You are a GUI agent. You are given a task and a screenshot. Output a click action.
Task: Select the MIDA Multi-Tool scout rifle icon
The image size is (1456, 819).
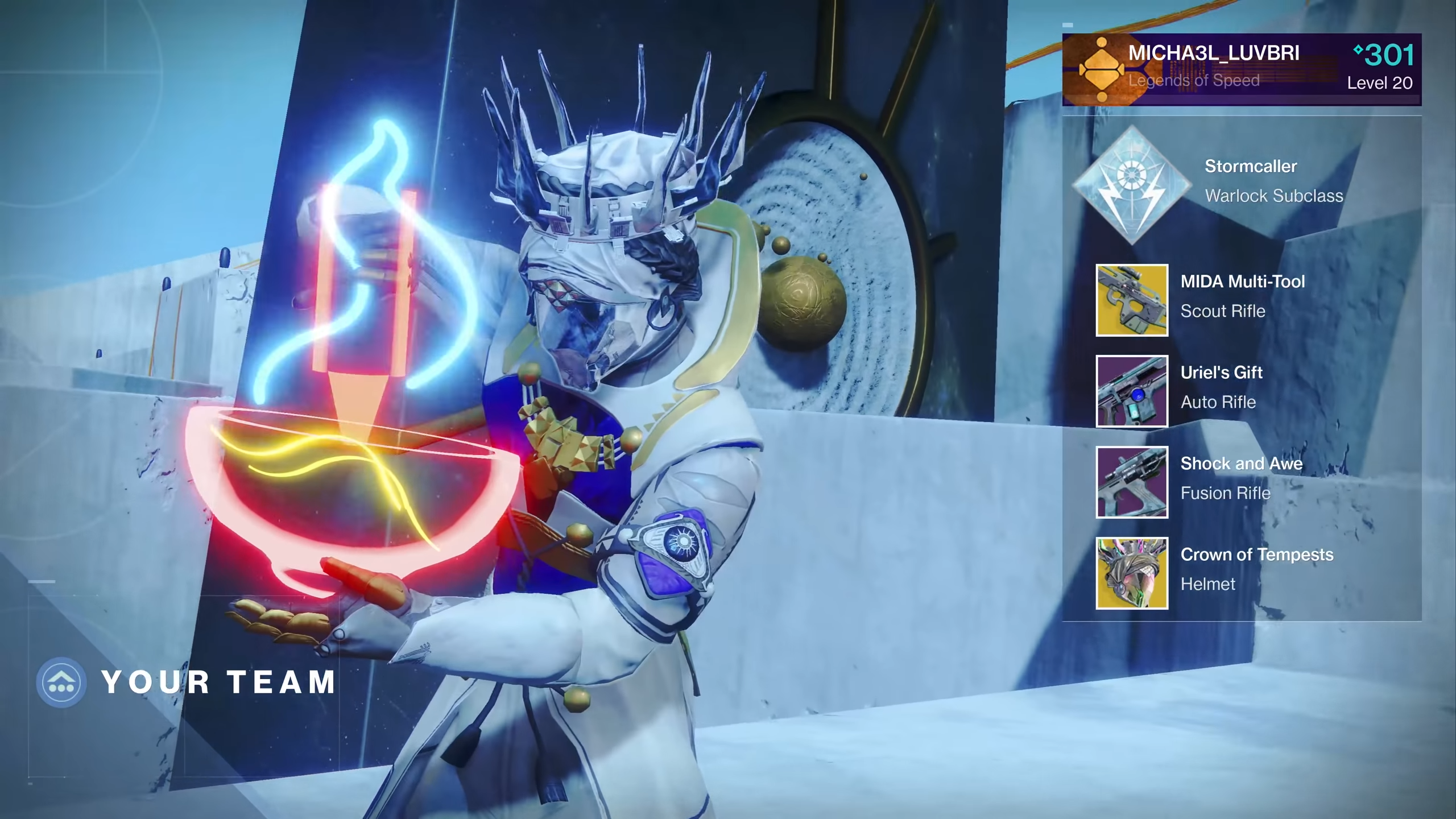(x=1132, y=300)
